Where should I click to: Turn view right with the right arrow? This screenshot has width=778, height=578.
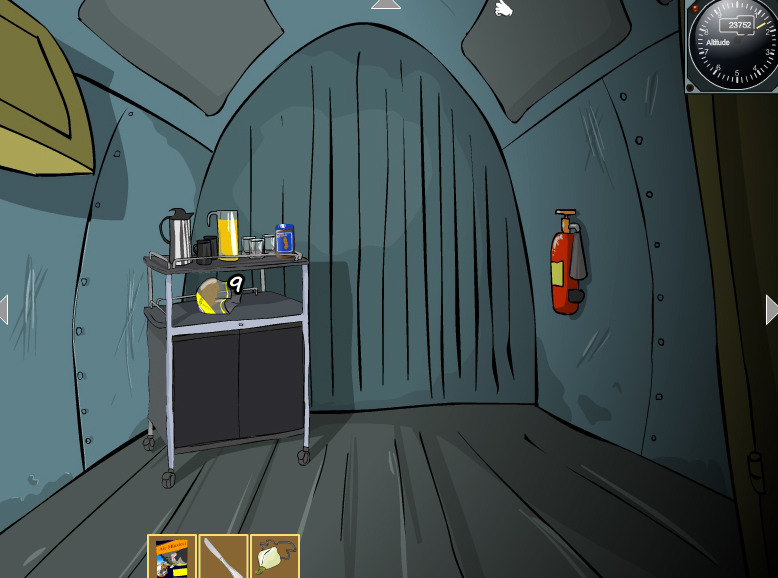[771, 309]
